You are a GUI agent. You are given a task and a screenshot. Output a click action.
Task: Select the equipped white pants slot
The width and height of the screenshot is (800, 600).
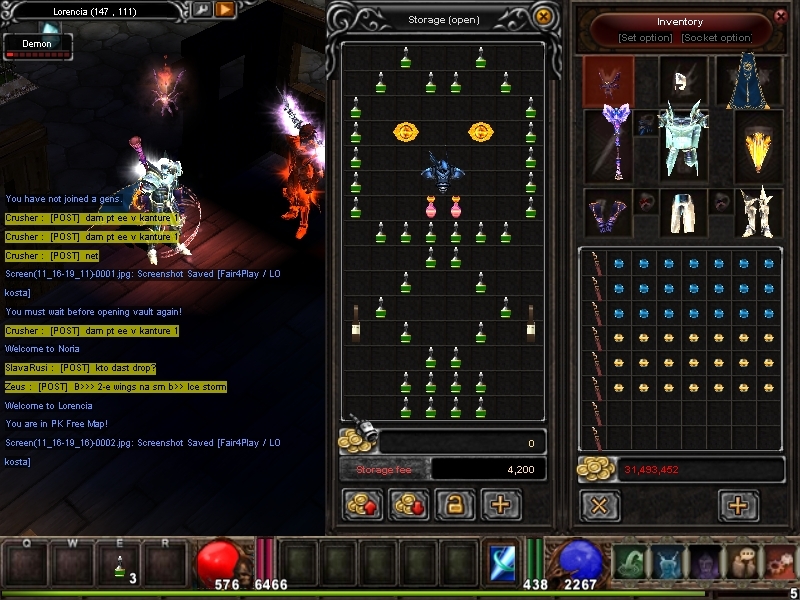point(683,211)
